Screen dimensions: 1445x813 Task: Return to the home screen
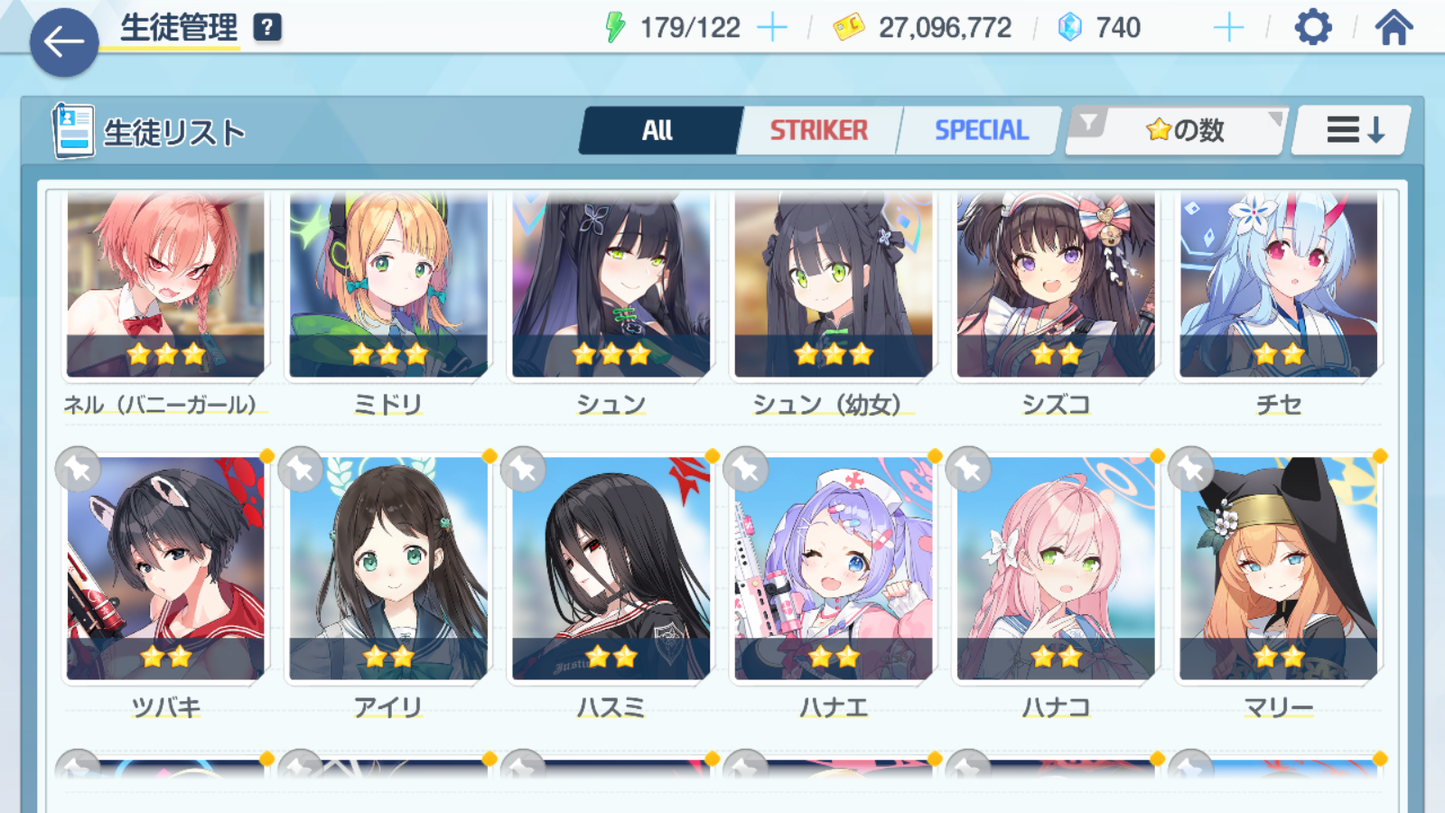pos(1393,28)
